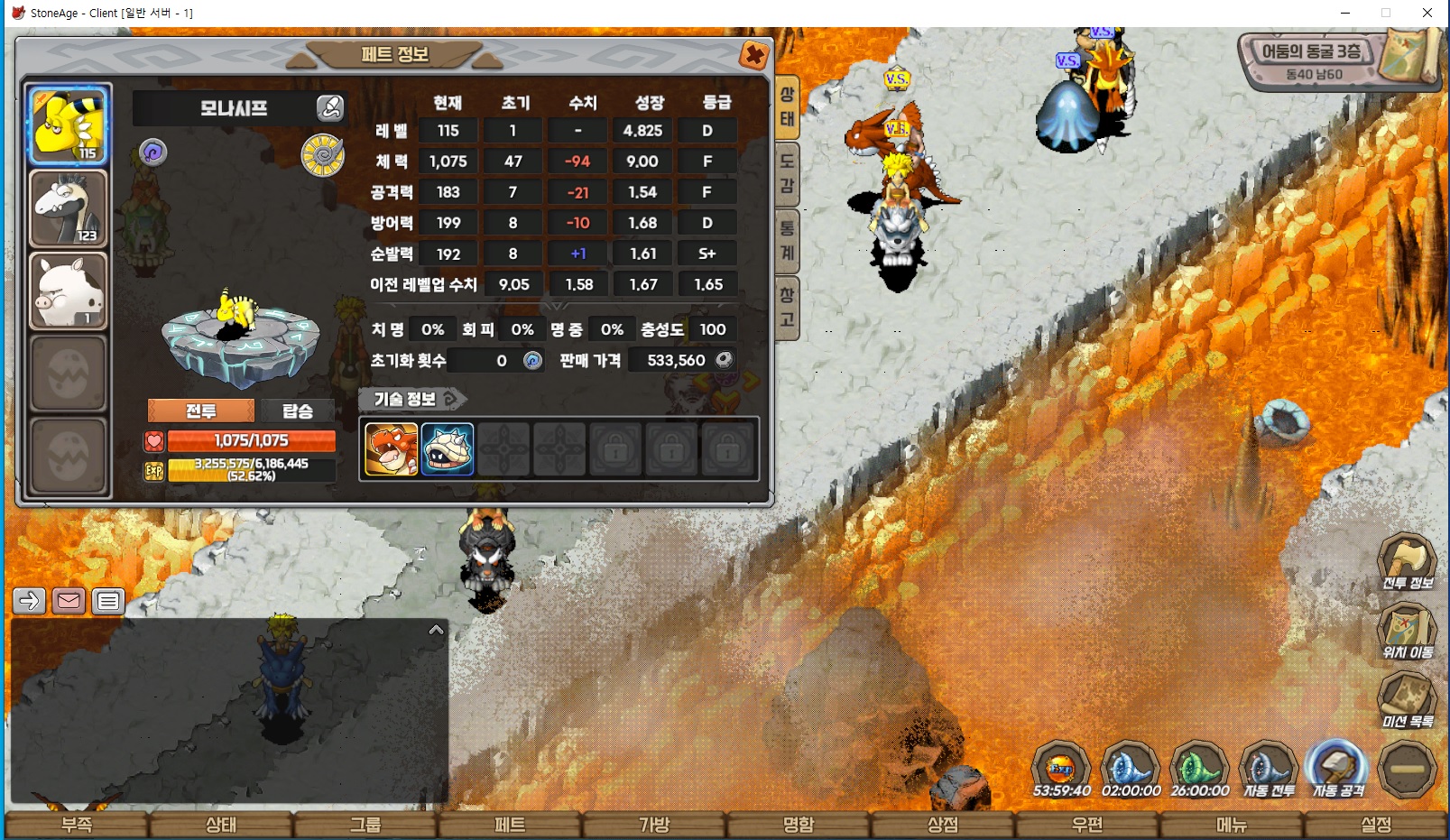1450x840 pixels.
Task: Open the cave map scroll icon
Action: pyautogui.click(x=1412, y=54)
